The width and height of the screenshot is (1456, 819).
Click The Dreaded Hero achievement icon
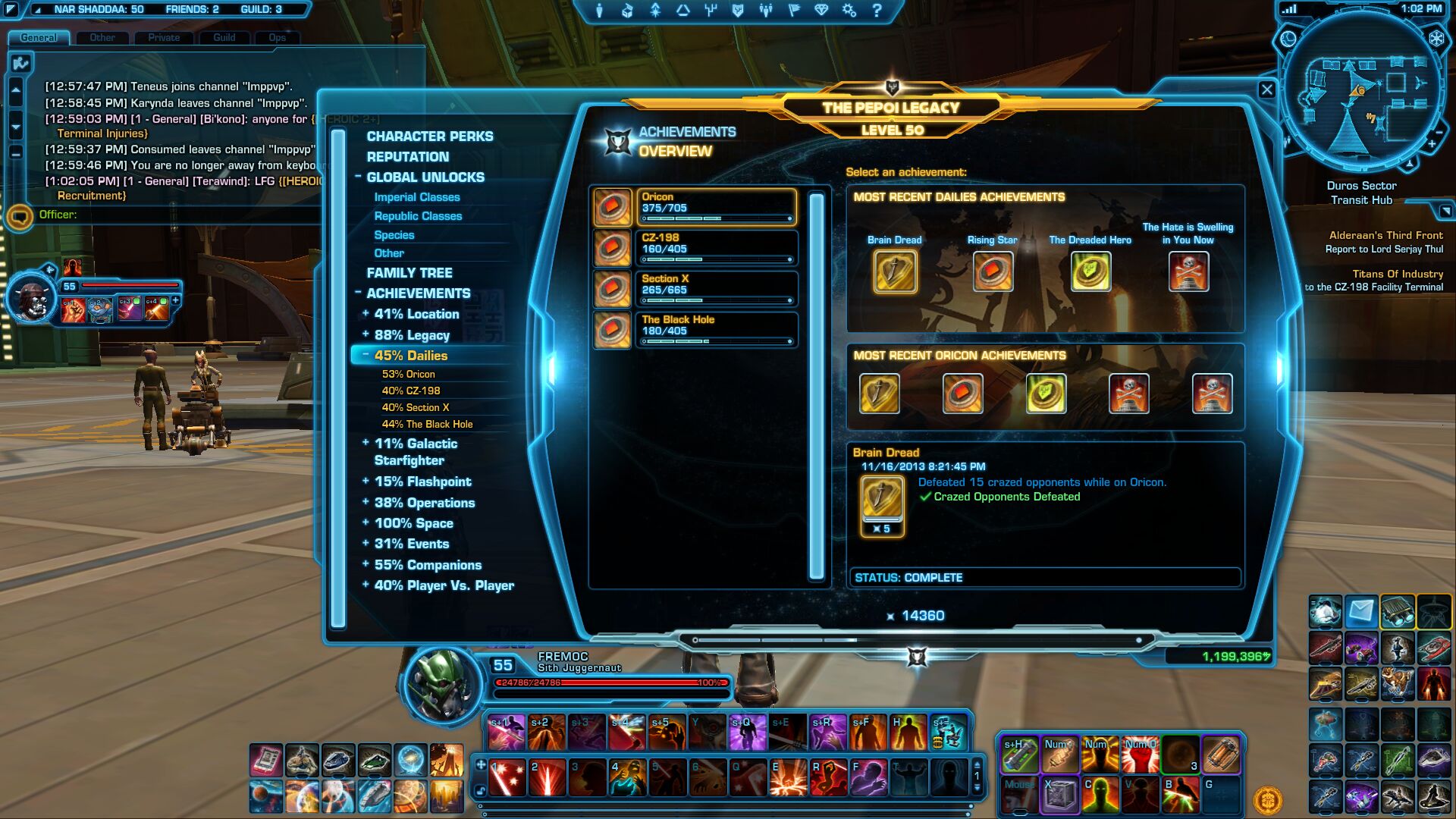tap(1090, 271)
